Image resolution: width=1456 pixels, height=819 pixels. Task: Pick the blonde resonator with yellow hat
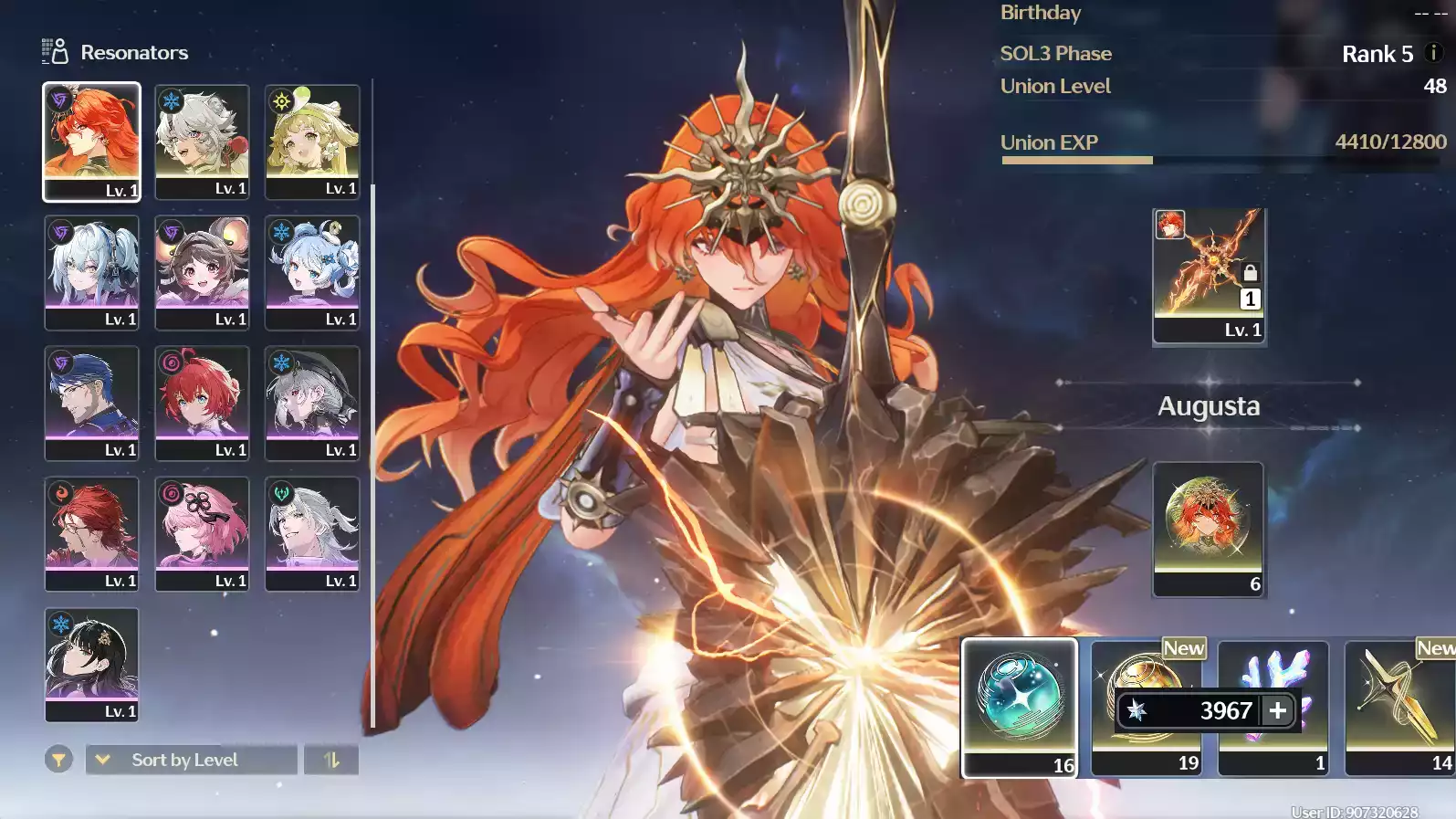(x=312, y=141)
